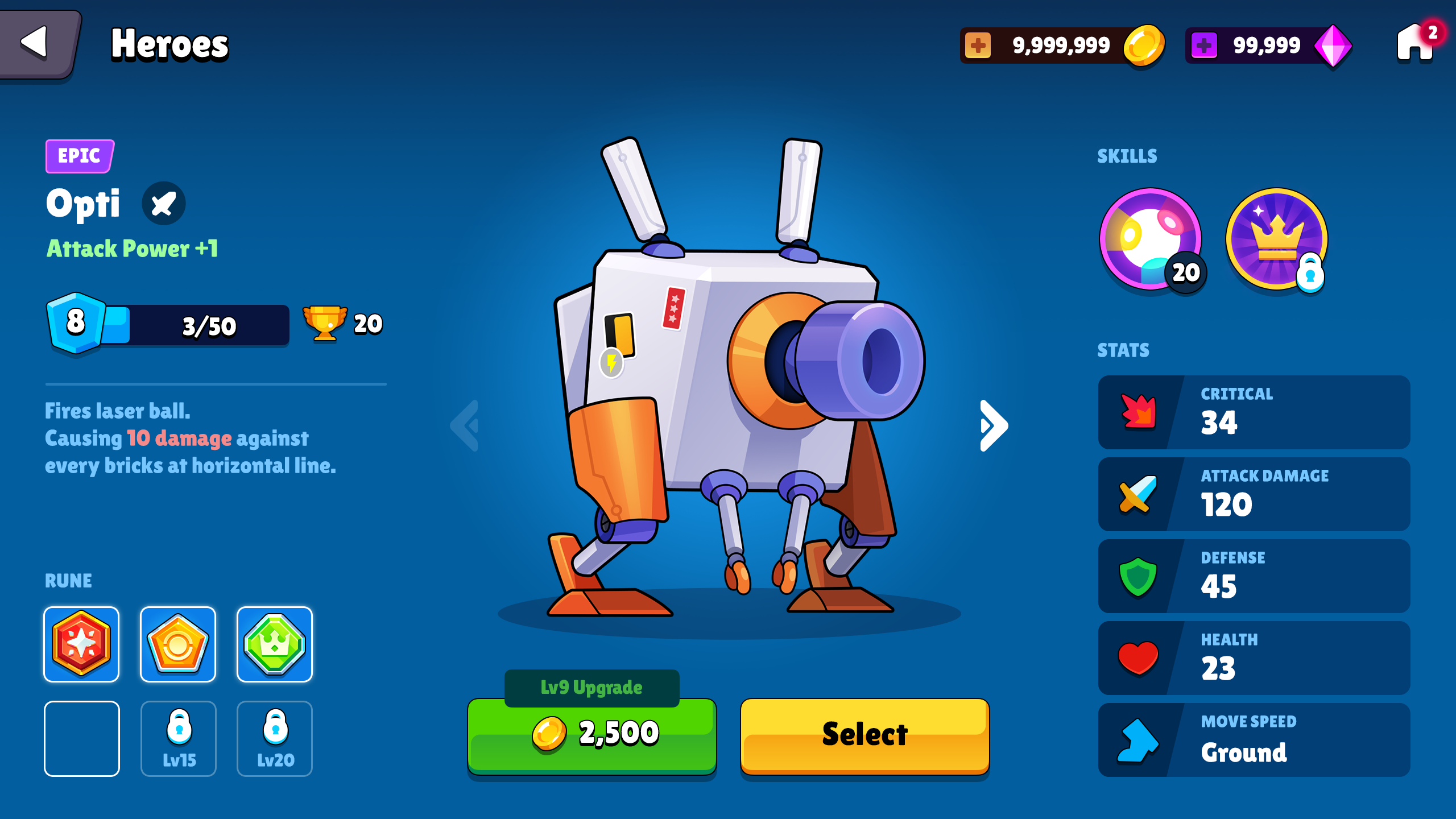Buy more pink gems
The height and width of the screenshot is (819, 1456).
[1203, 45]
